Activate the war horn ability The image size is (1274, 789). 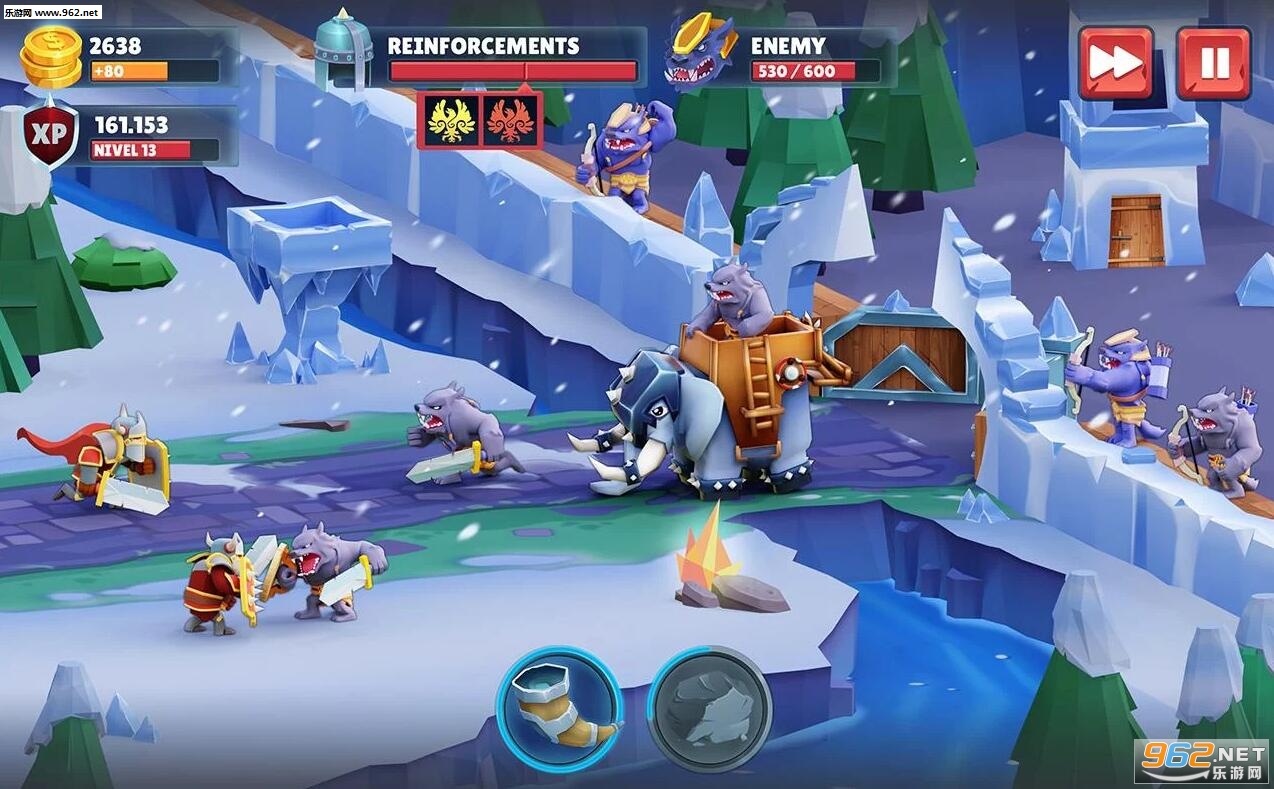click(559, 708)
